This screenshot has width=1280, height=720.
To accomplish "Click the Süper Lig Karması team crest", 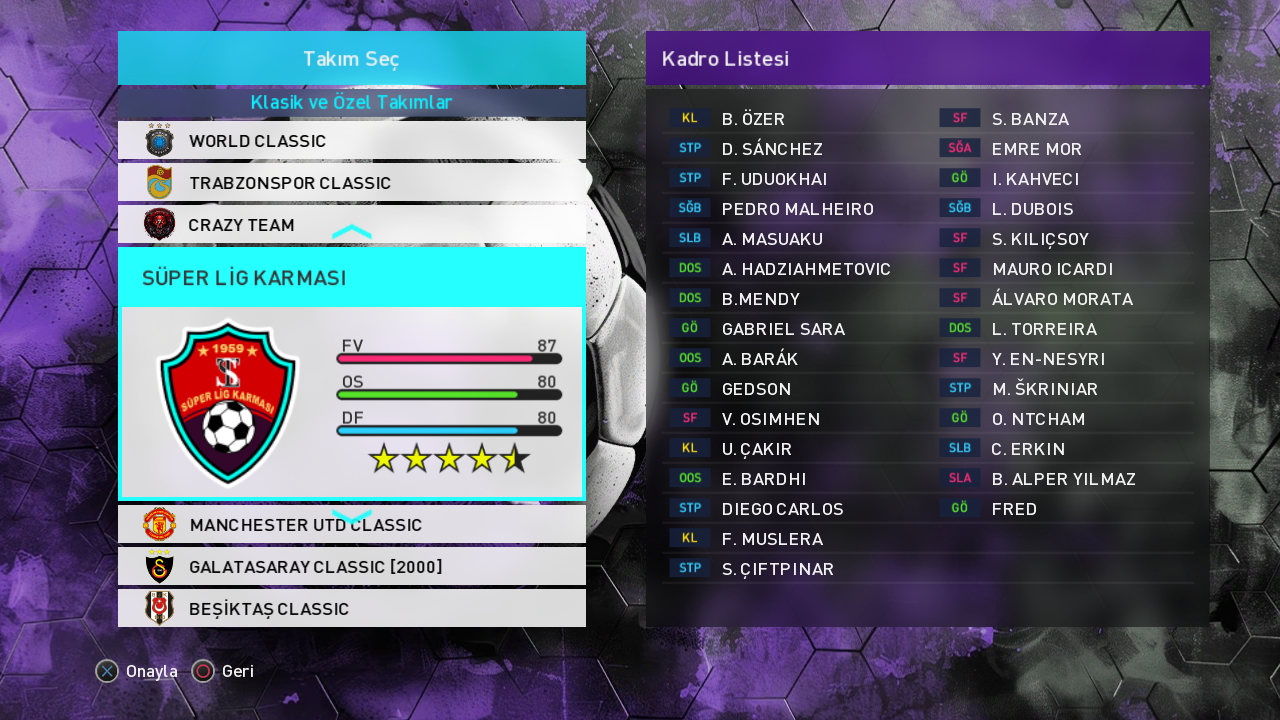I will [228, 401].
